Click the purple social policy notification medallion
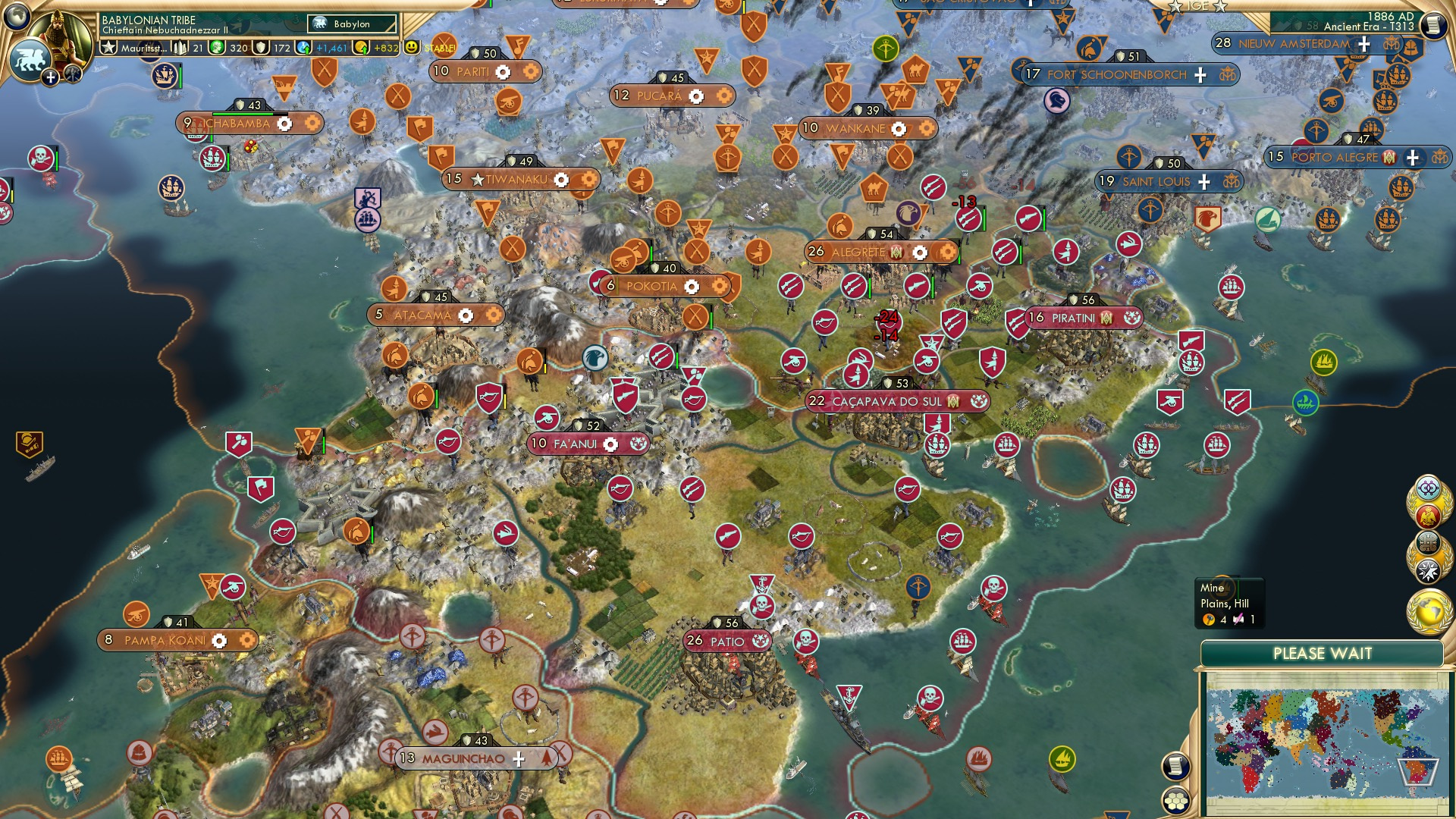This screenshot has height=819, width=1456. 1428,488
